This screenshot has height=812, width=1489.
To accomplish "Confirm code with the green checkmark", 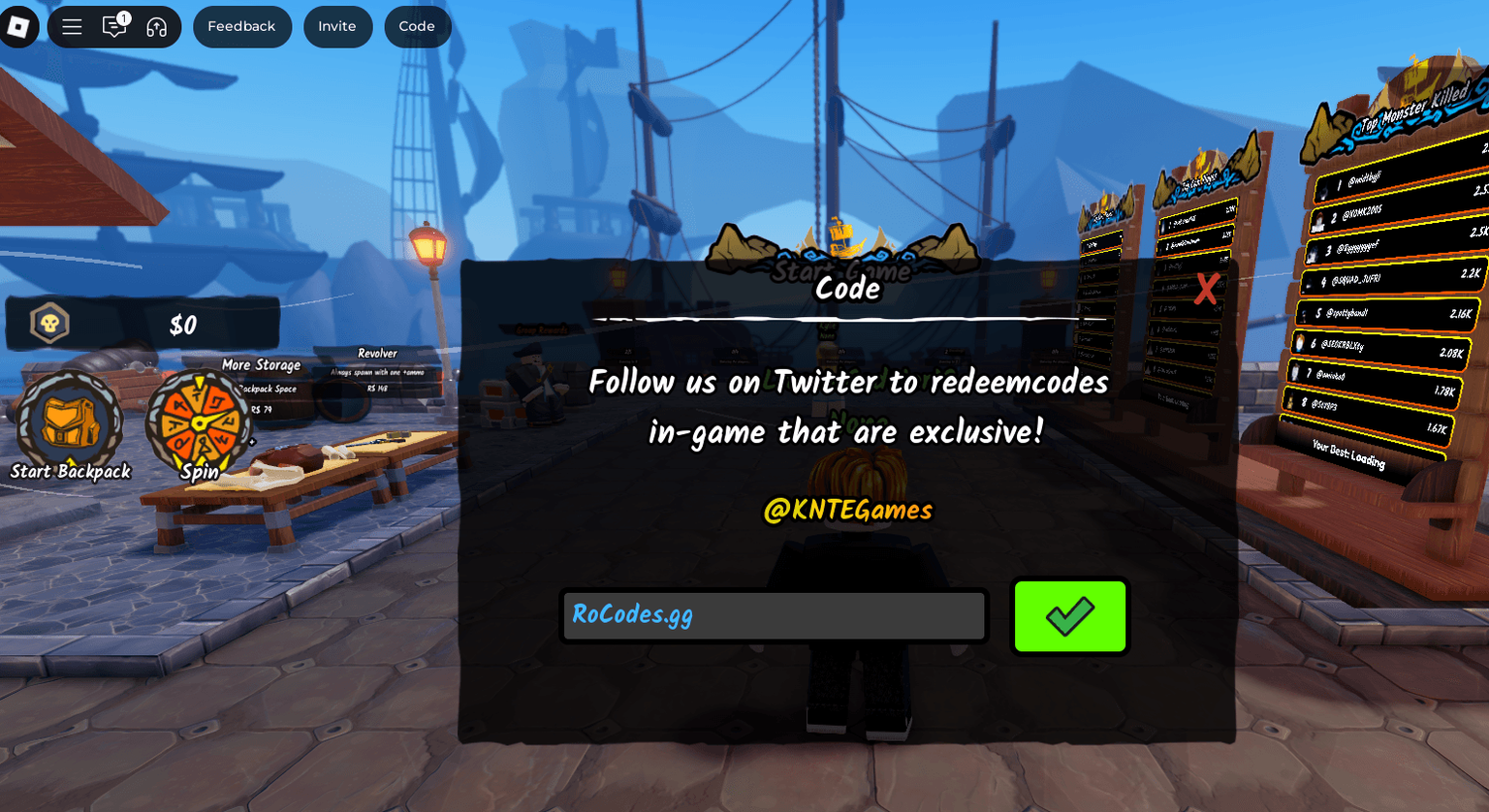I will click(x=1069, y=615).
